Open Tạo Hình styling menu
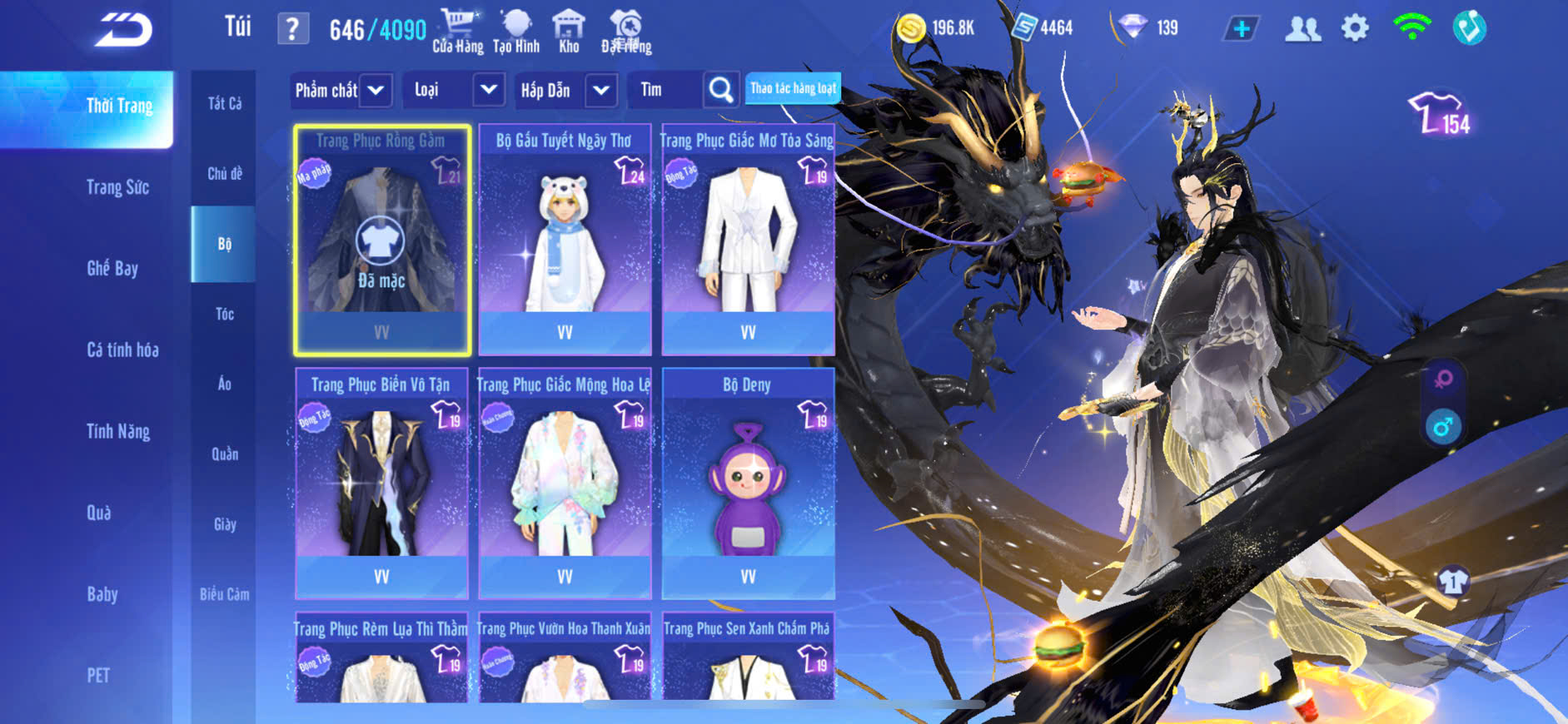This screenshot has width=1568, height=724. click(x=516, y=32)
